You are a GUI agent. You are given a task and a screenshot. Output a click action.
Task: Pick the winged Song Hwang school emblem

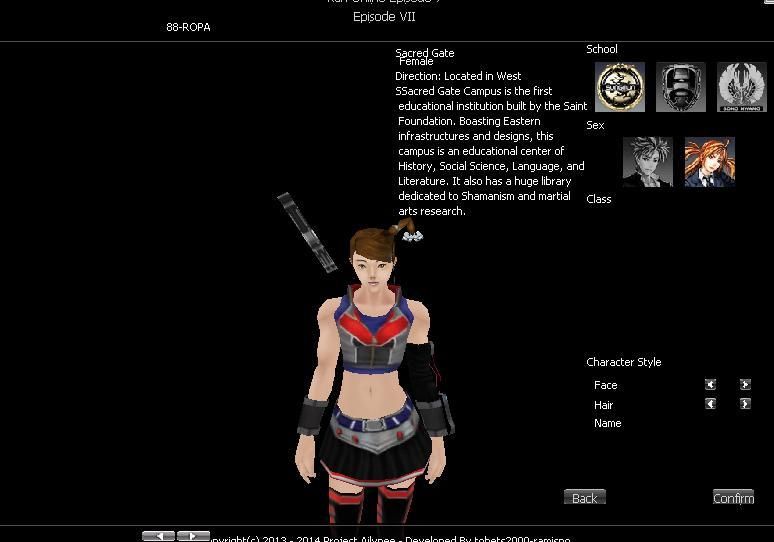742,87
